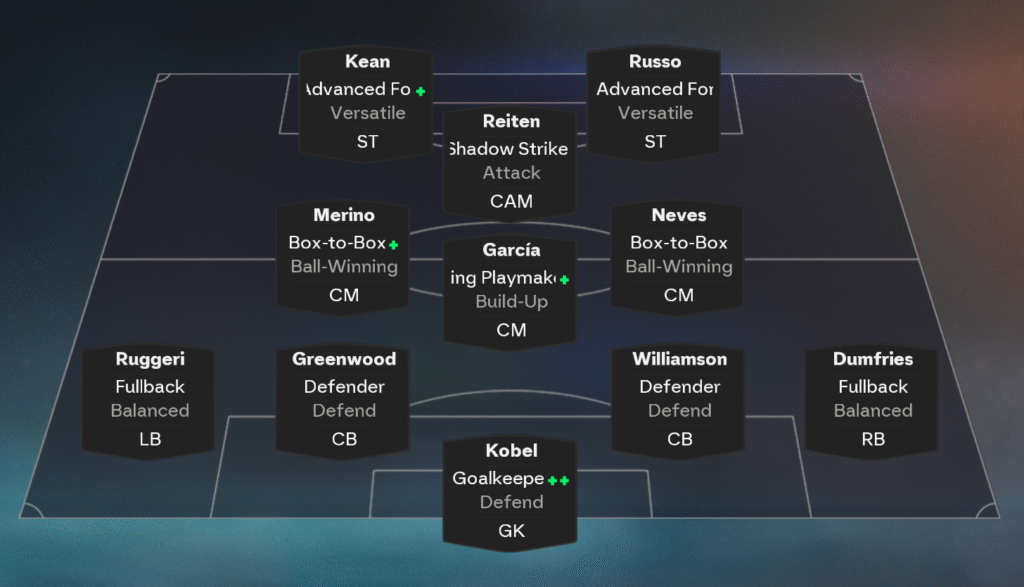The height and width of the screenshot is (587, 1024).
Task: Open García's playmaker card
Action: point(511,290)
